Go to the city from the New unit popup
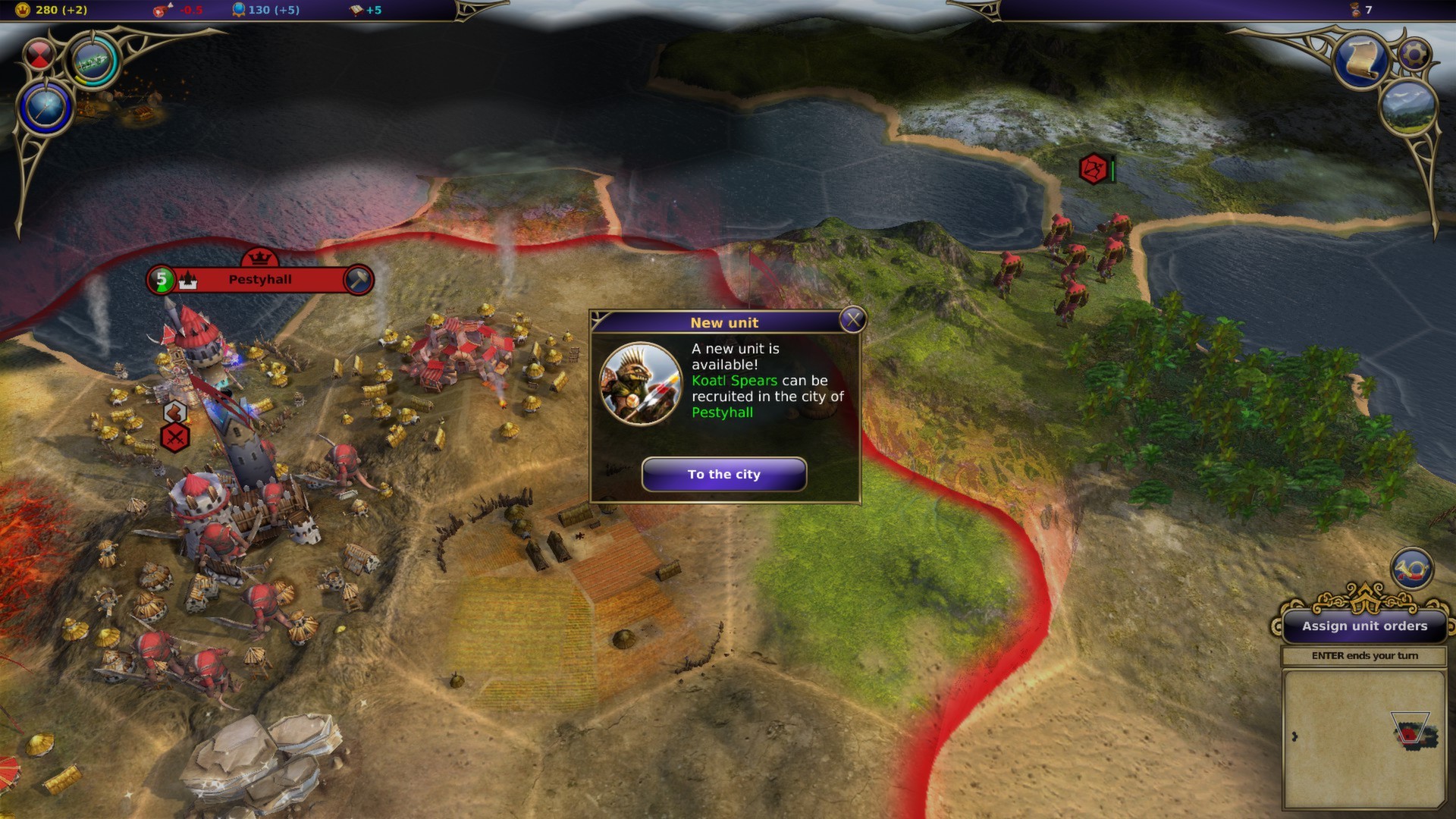 point(723,474)
